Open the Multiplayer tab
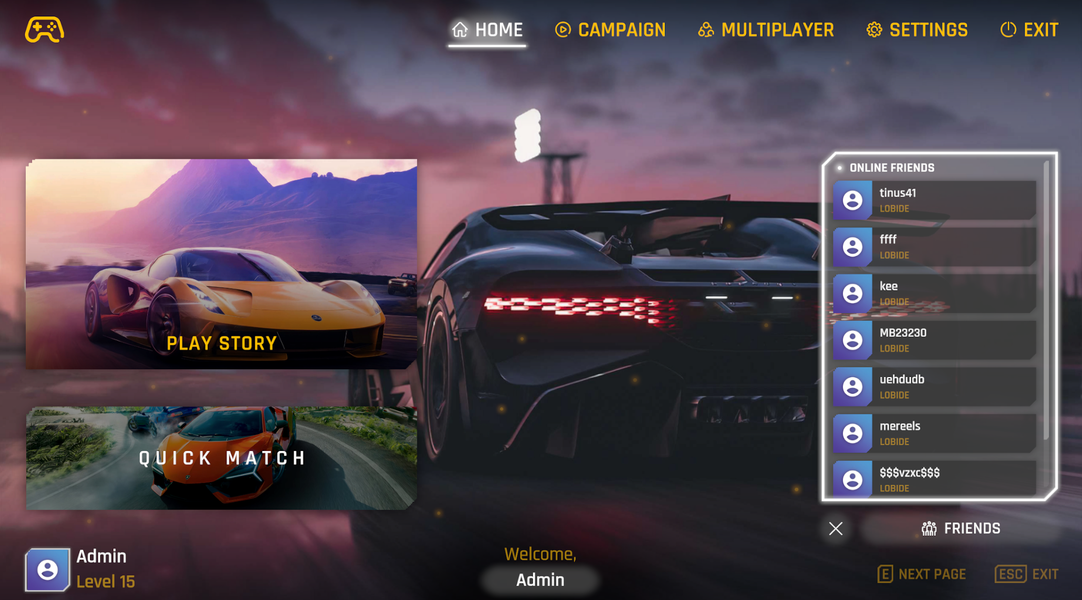1082x600 pixels. (x=766, y=30)
